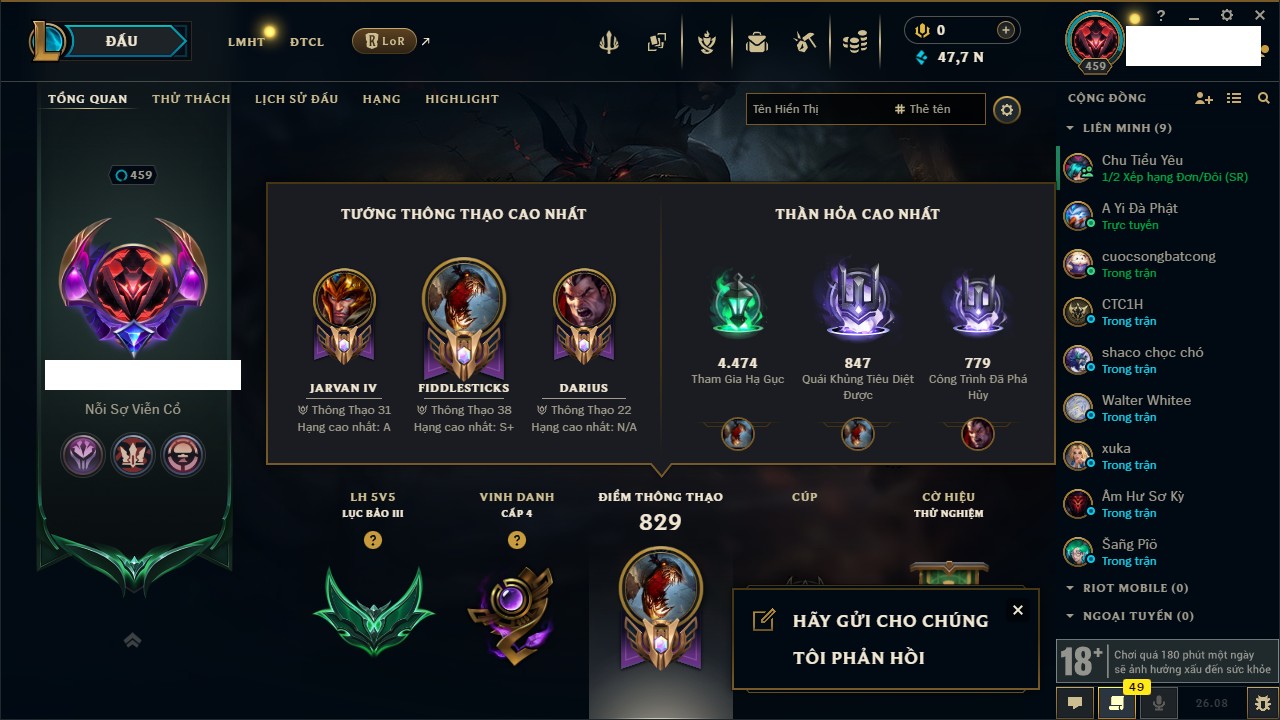This screenshot has height=720, width=1280.
Task: Click the add friend icon
Action: tap(1204, 98)
